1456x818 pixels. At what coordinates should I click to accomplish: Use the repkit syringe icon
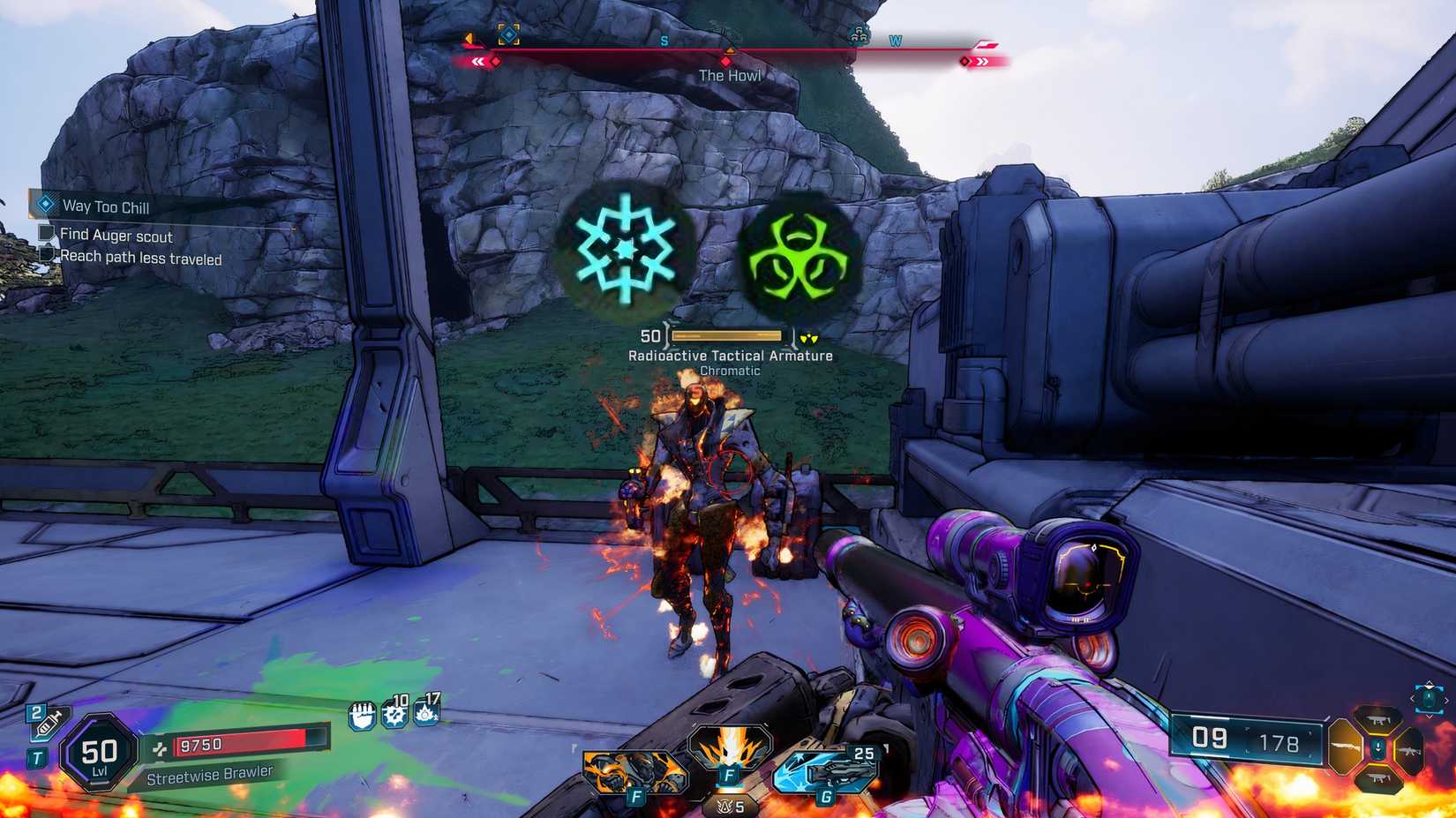point(43,722)
